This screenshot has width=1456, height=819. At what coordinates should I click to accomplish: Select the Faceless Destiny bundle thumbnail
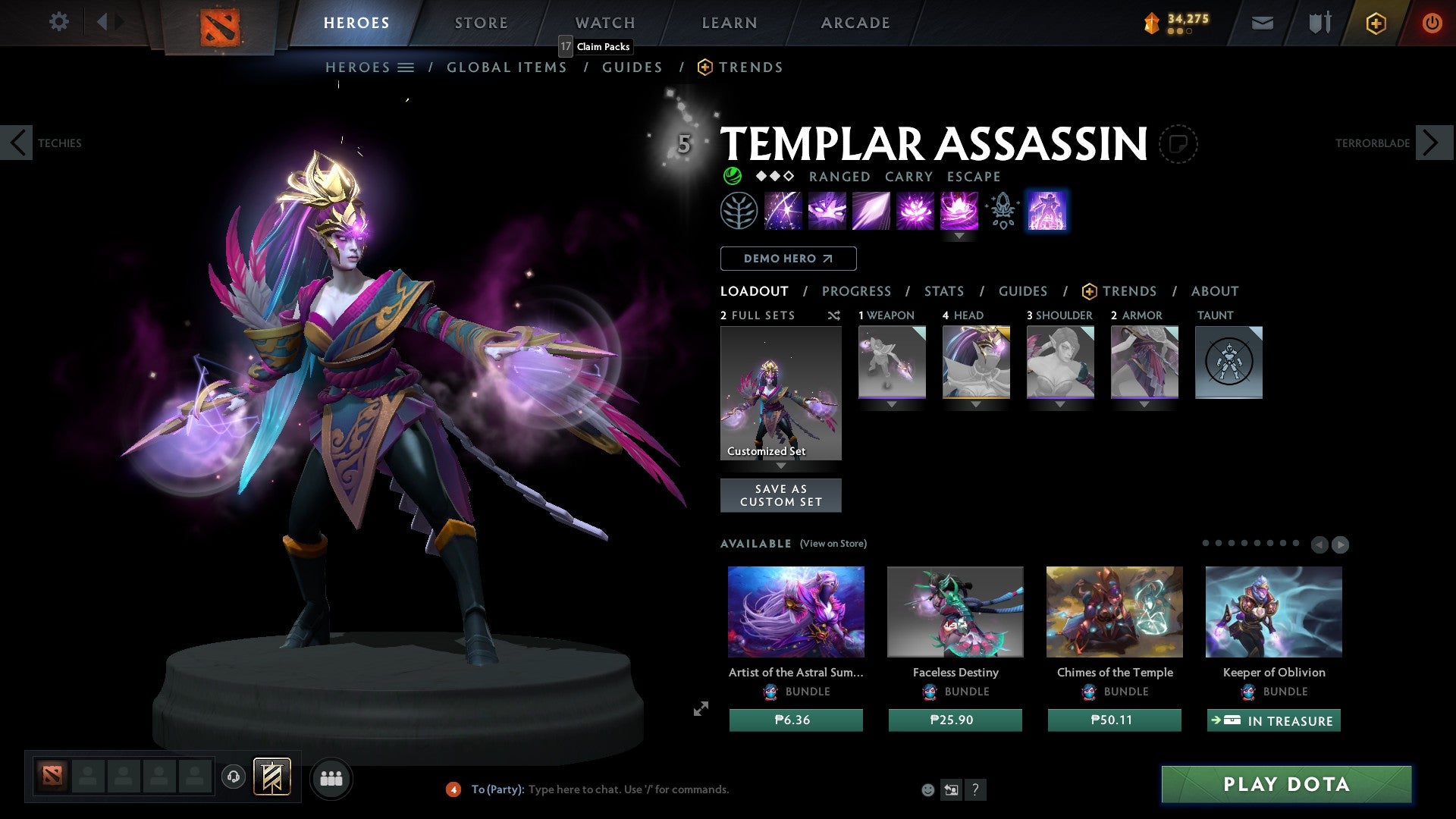tap(955, 611)
